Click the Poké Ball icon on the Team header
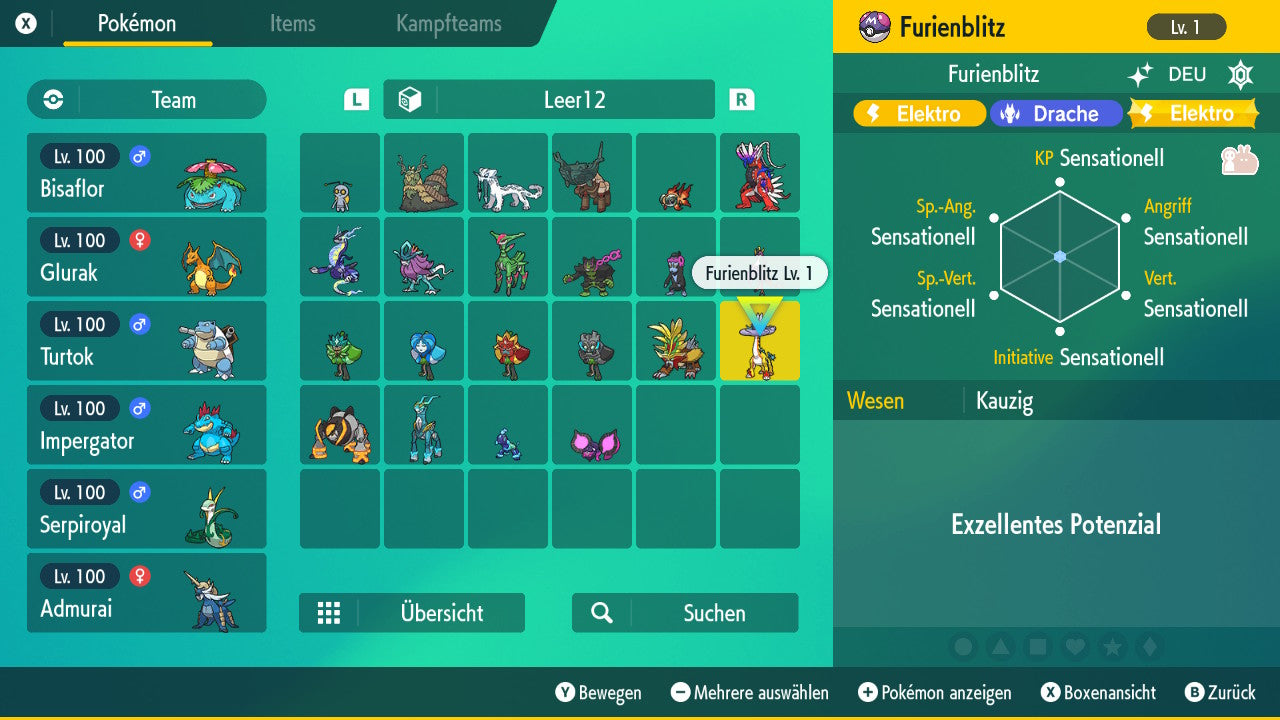This screenshot has height=720, width=1280. (52, 99)
